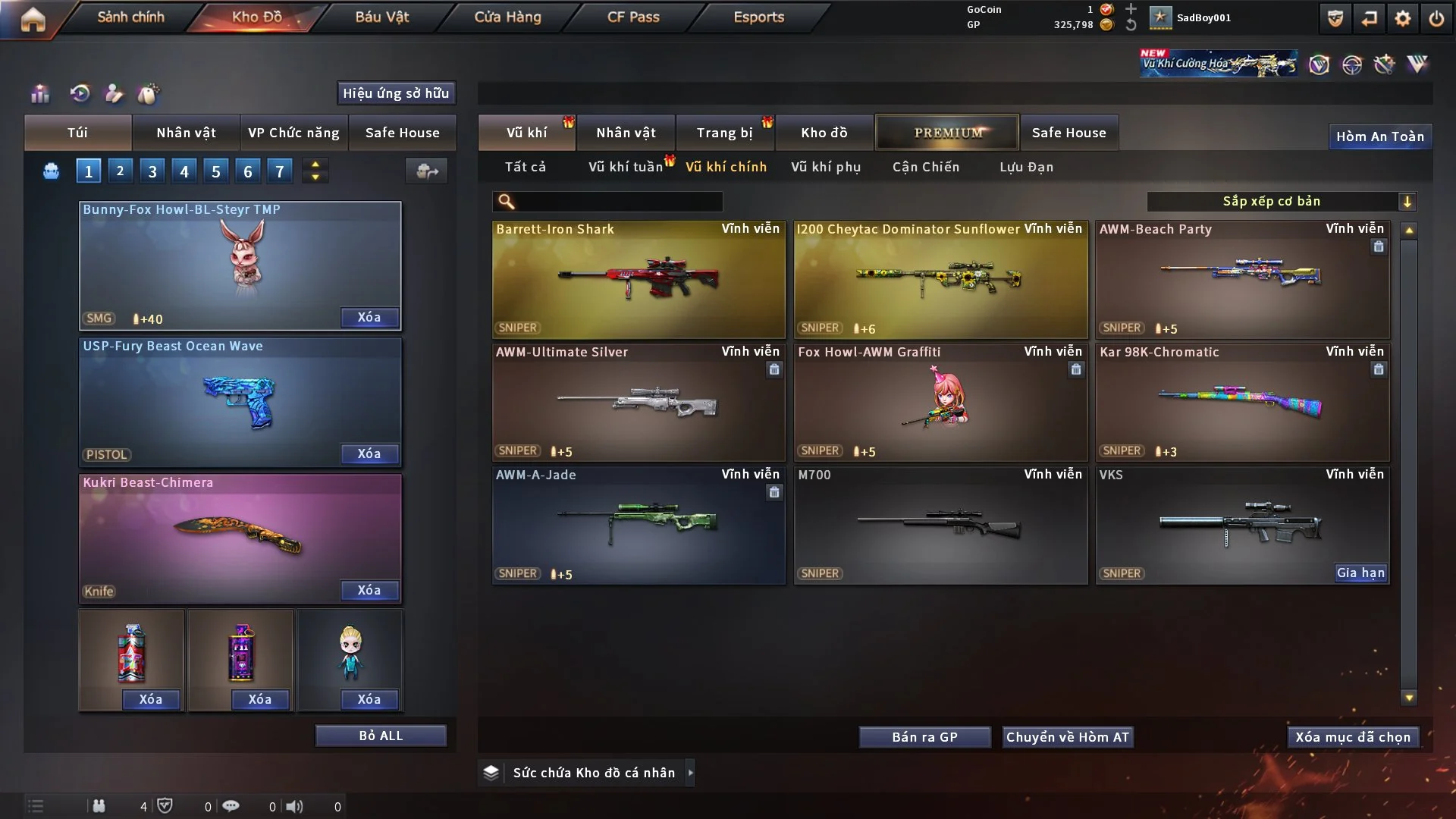Open the Sảnh chính lobby tab
Viewport: 1456px width, 819px height.
pos(130,17)
